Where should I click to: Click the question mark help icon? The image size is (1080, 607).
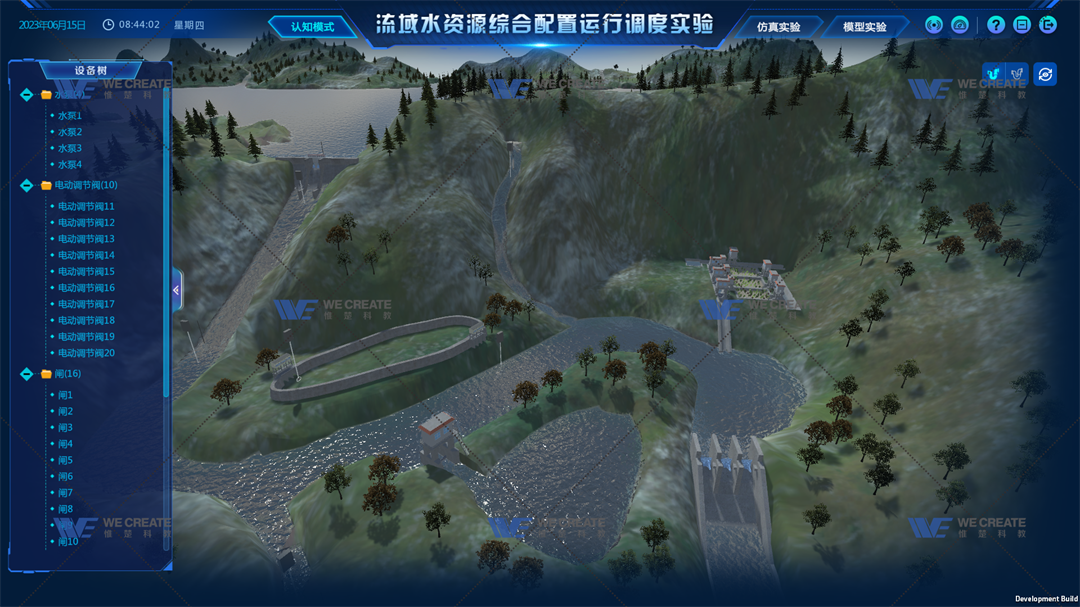(995, 25)
